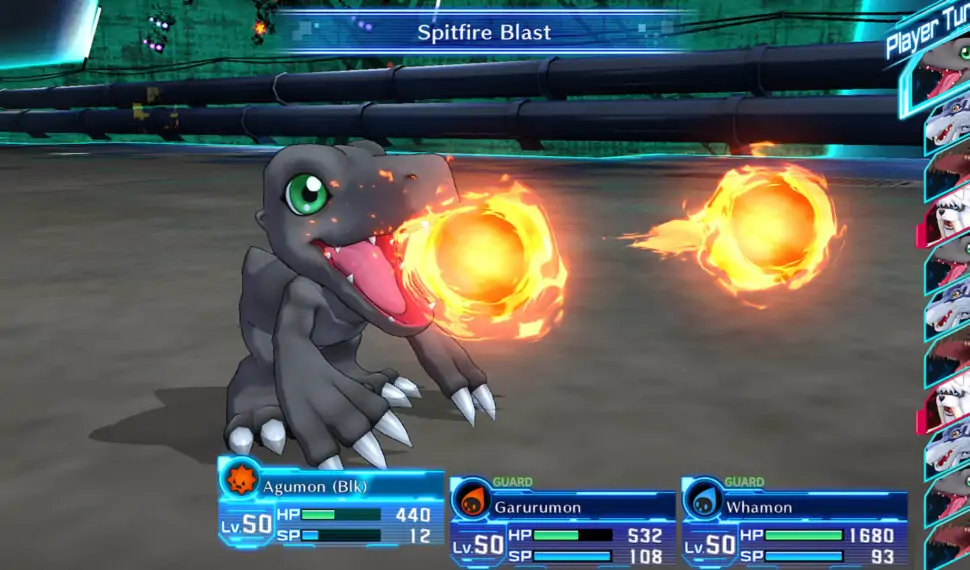Viewport: 970px width, 570px height.
Task: Click Garurumon's flame attribute icon
Action: point(471,499)
